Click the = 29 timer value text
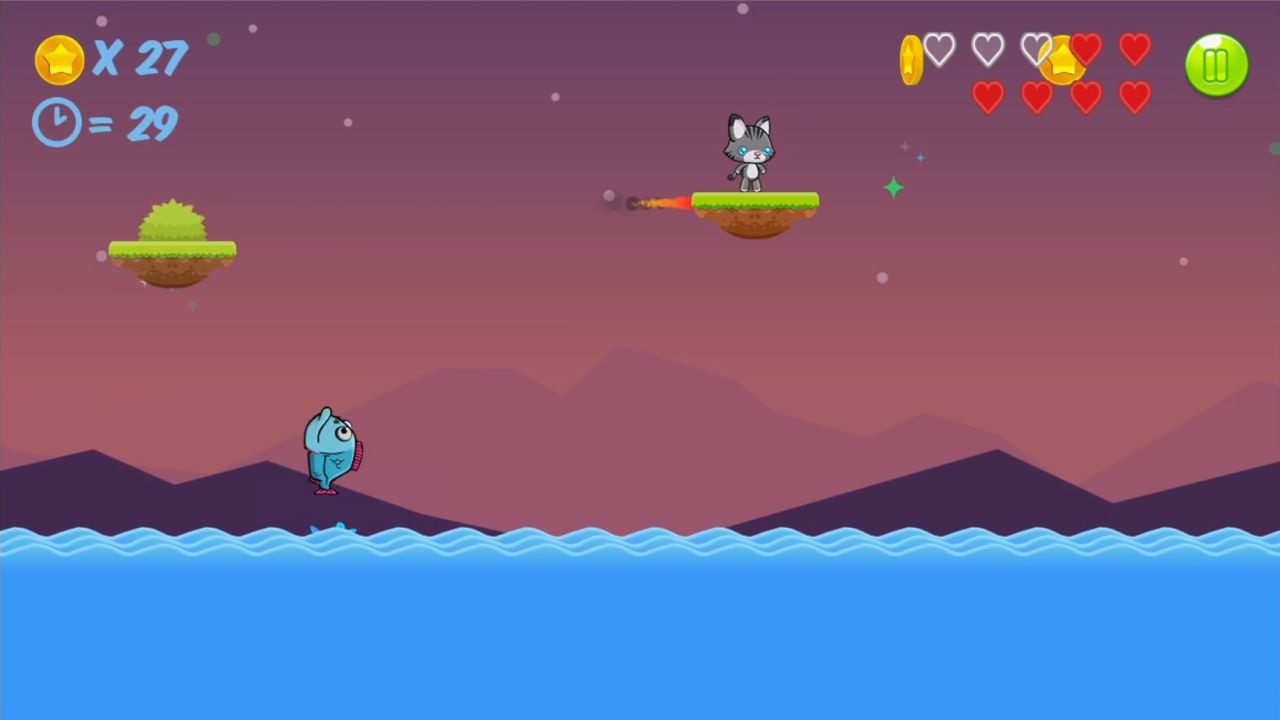The height and width of the screenshot is (720, 1280). pyautogui.click(x=133, y=122)
